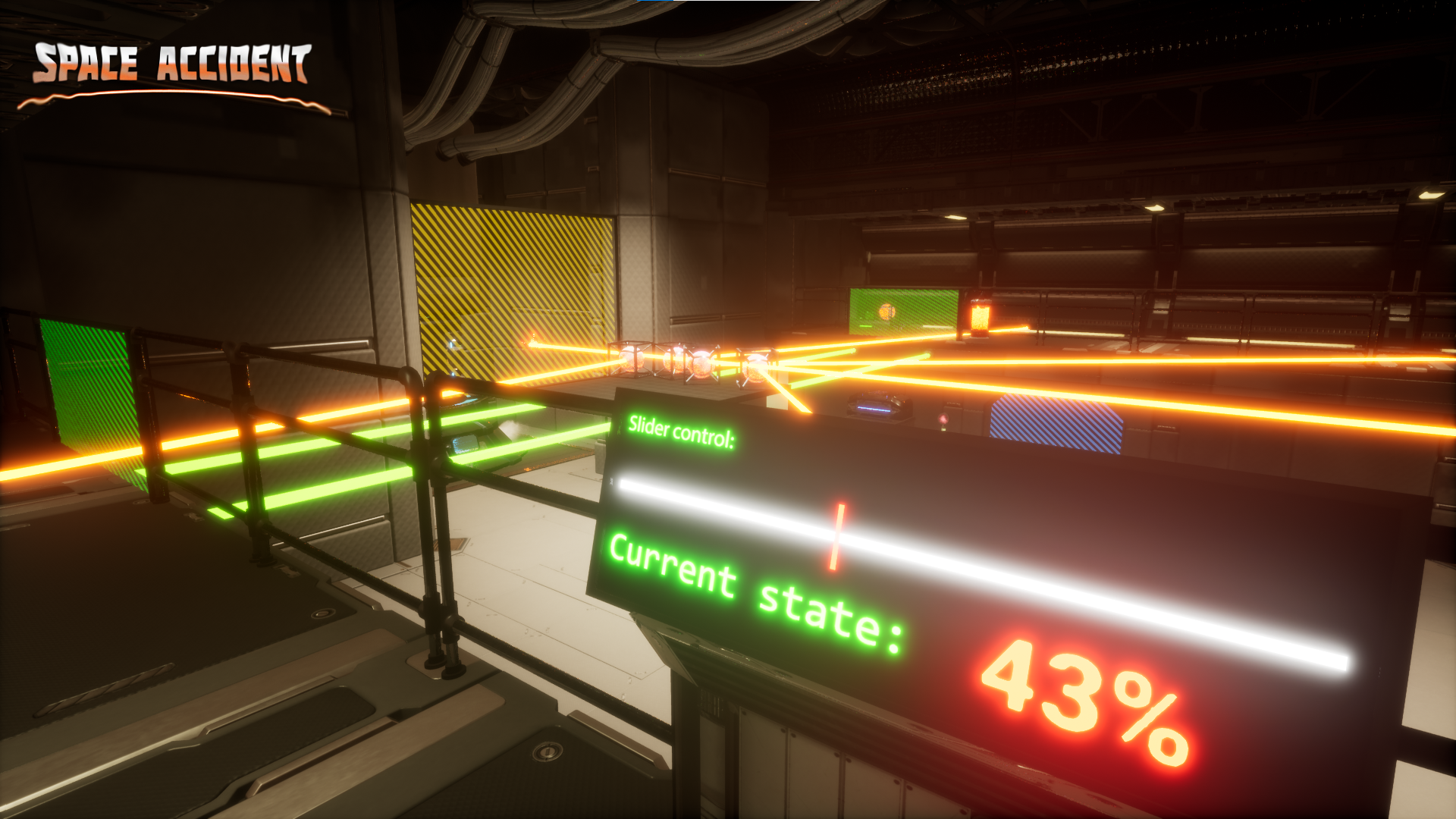The width and height of the screenshot is (1456, 819).
Task: Toggle the small pink indicator light
Action: (943, 419)
